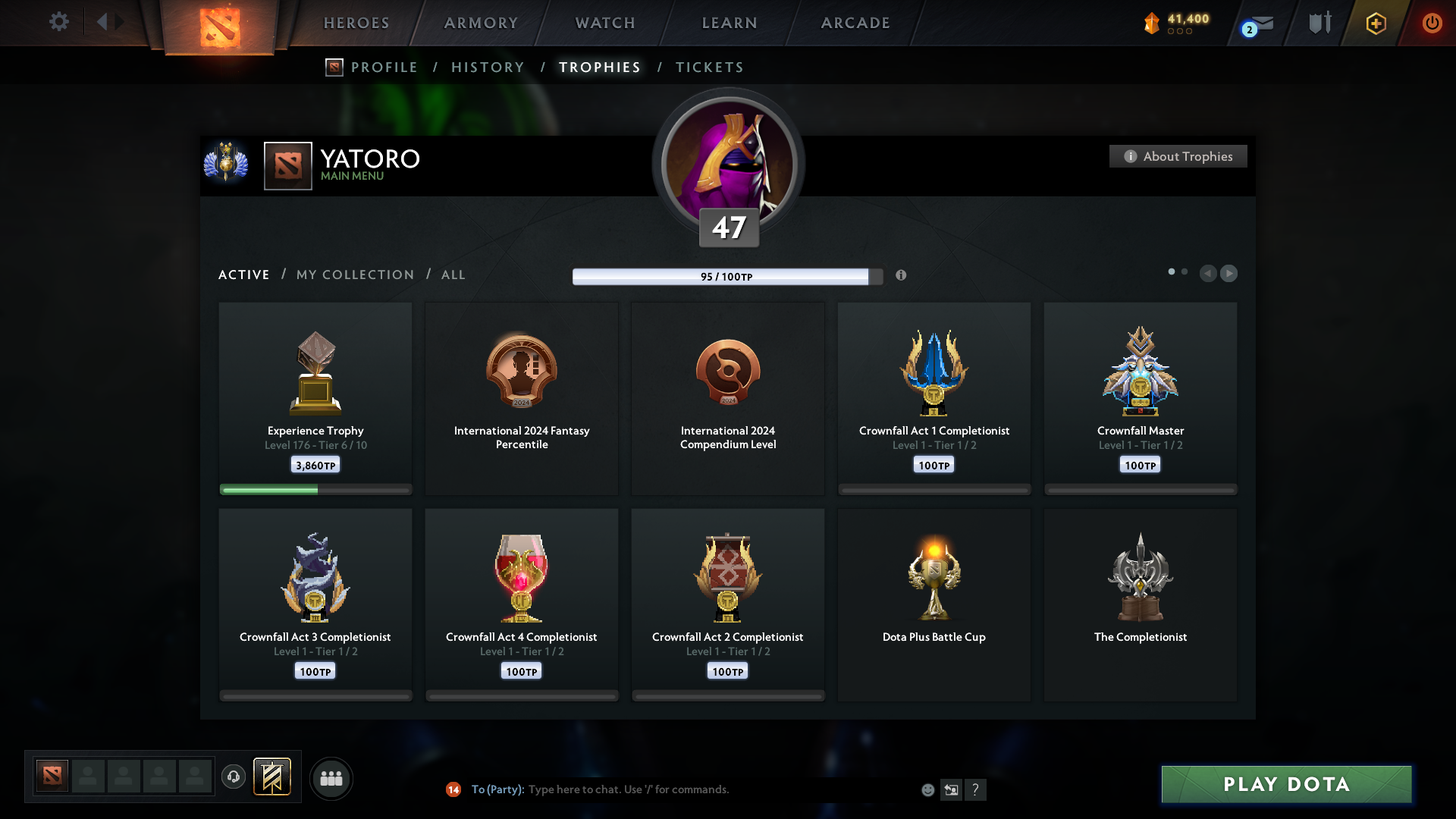Open the friends list icon

pos(331,778)
